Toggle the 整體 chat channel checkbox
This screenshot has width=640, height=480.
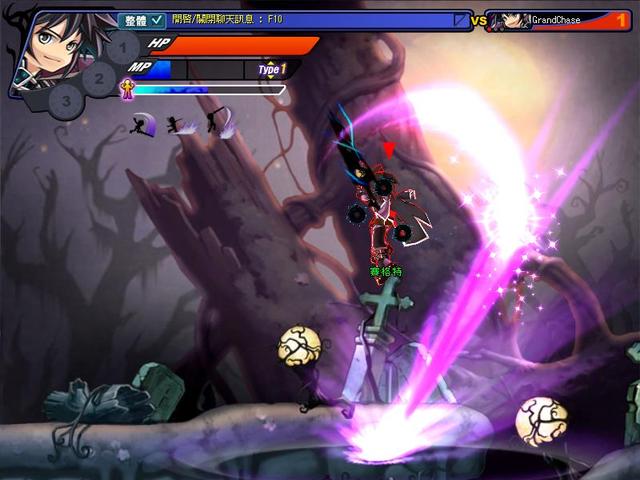point(158,19)
